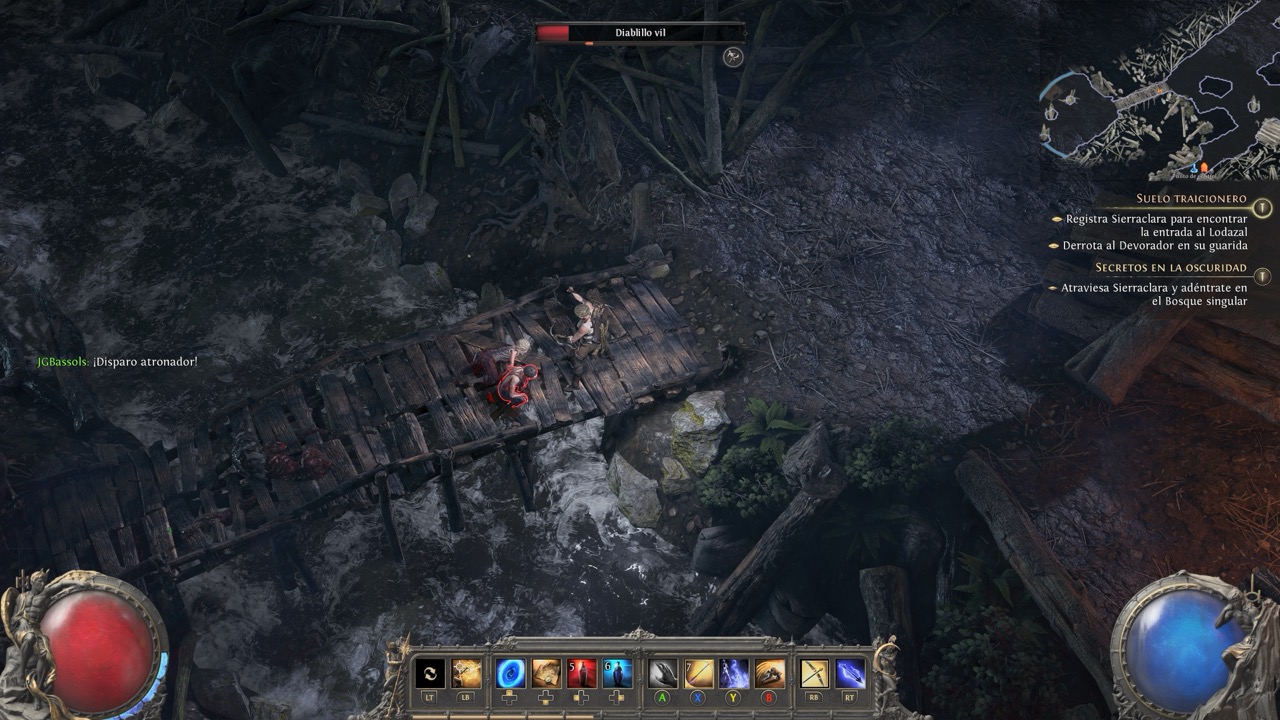Click the Suelo traicionero quest marker
Viewport: 1280px width, 720px height.
point(1263,207)
